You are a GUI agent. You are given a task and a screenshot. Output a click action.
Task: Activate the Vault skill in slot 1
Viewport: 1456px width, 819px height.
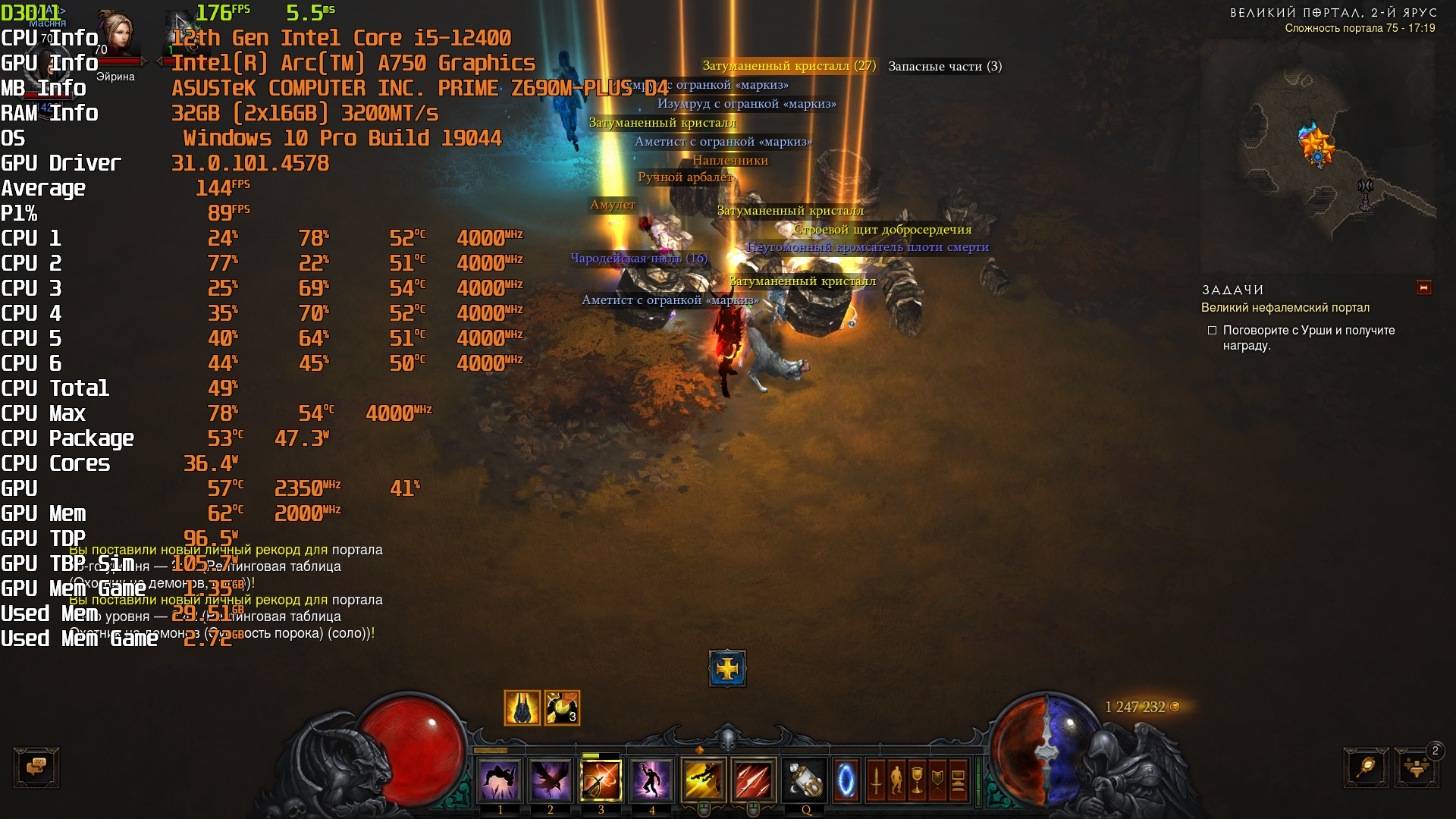(500, 780)
